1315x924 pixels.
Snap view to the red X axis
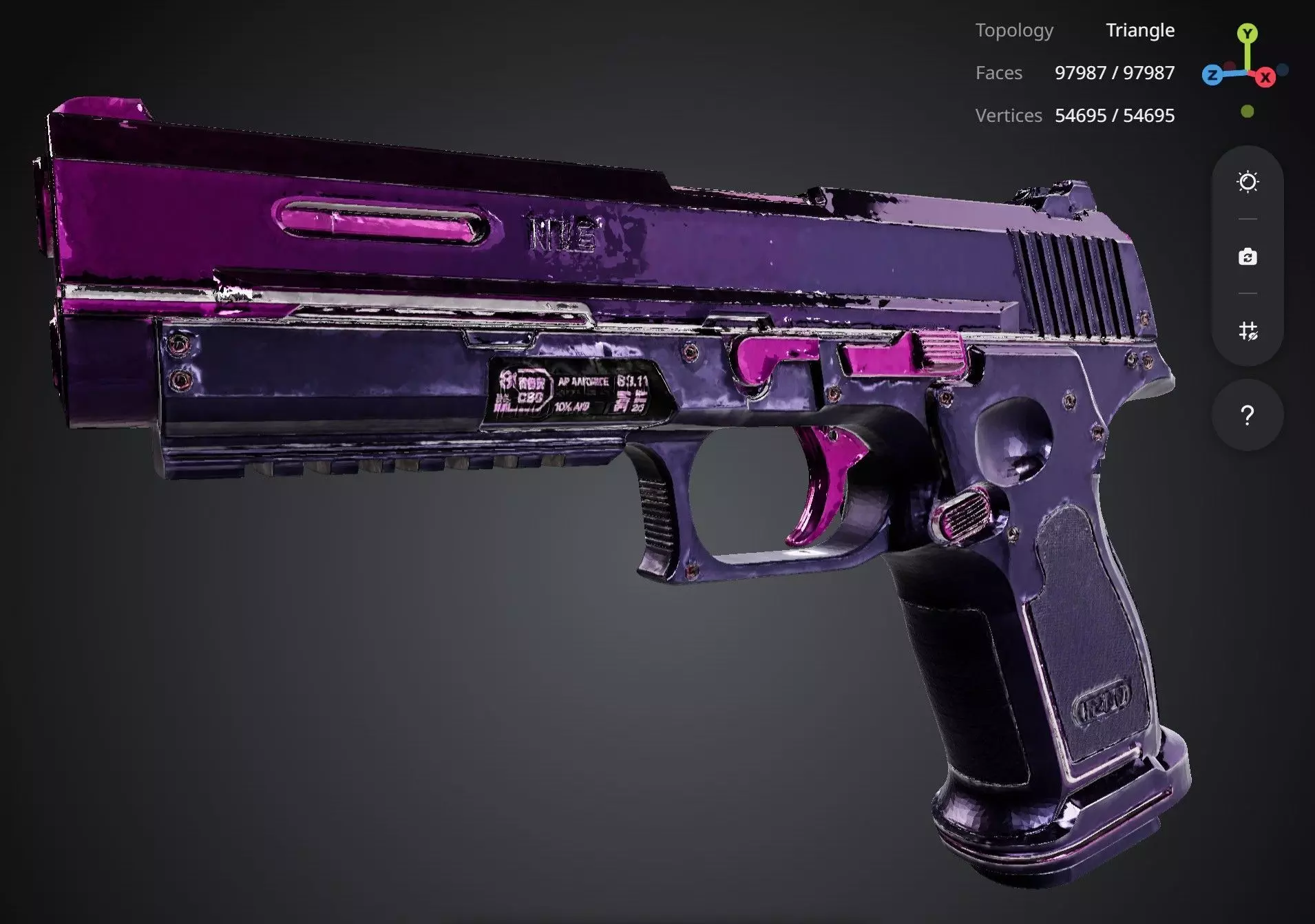click(1265, 78)
